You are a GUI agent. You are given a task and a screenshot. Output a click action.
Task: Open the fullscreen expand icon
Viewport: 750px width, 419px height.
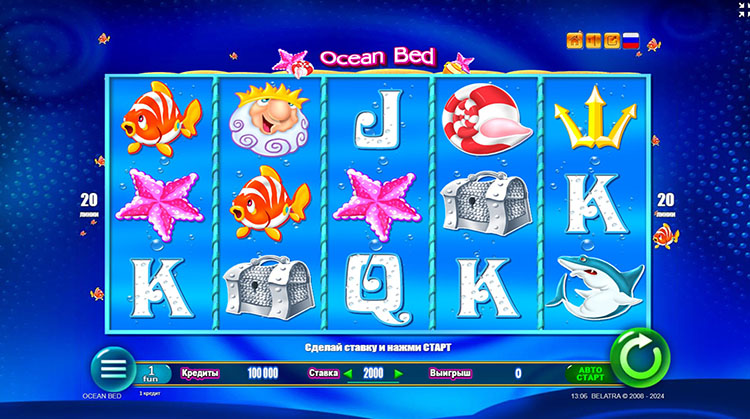coord(611,41)
